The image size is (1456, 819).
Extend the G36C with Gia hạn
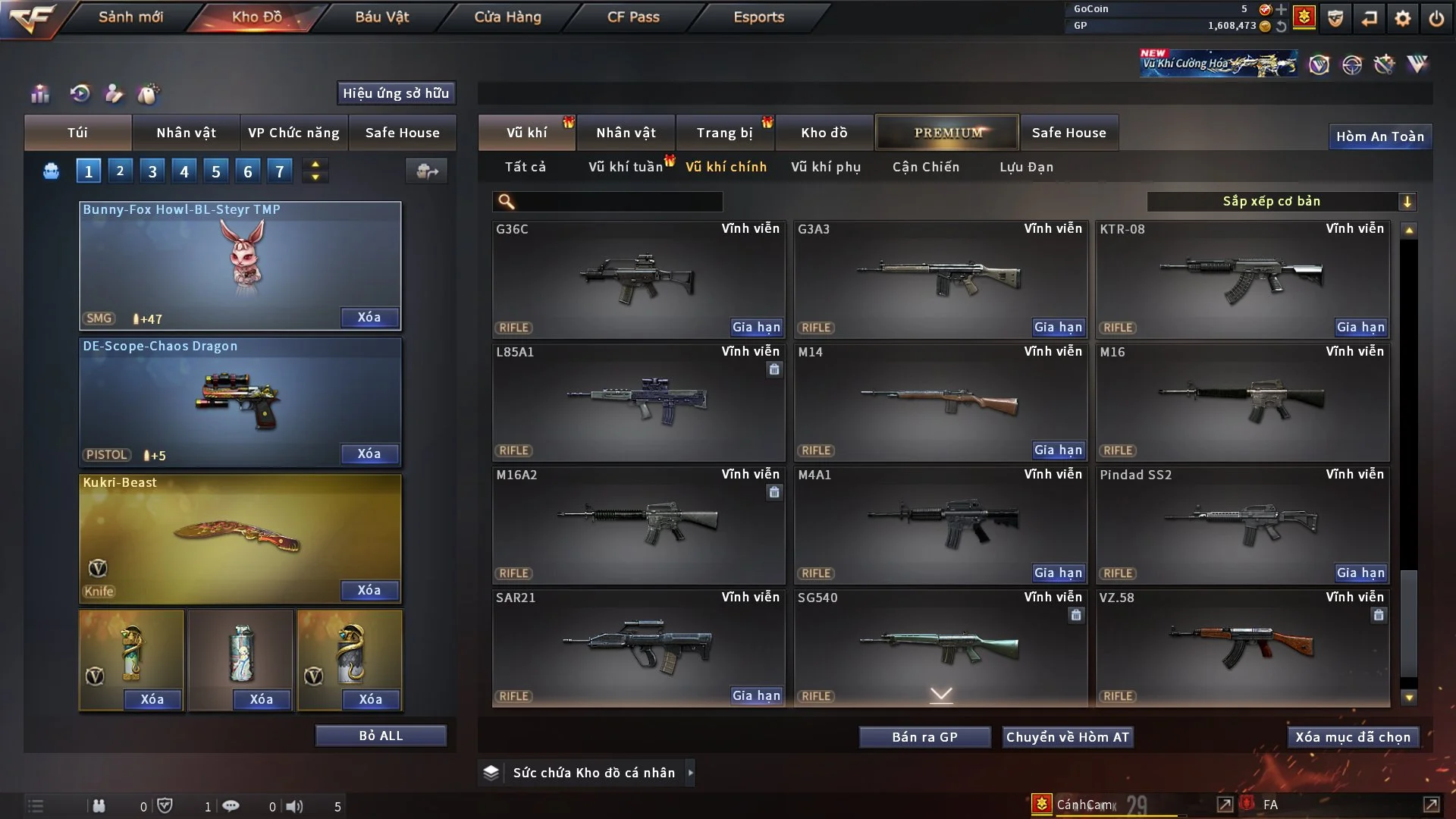[x=755, y=328]
